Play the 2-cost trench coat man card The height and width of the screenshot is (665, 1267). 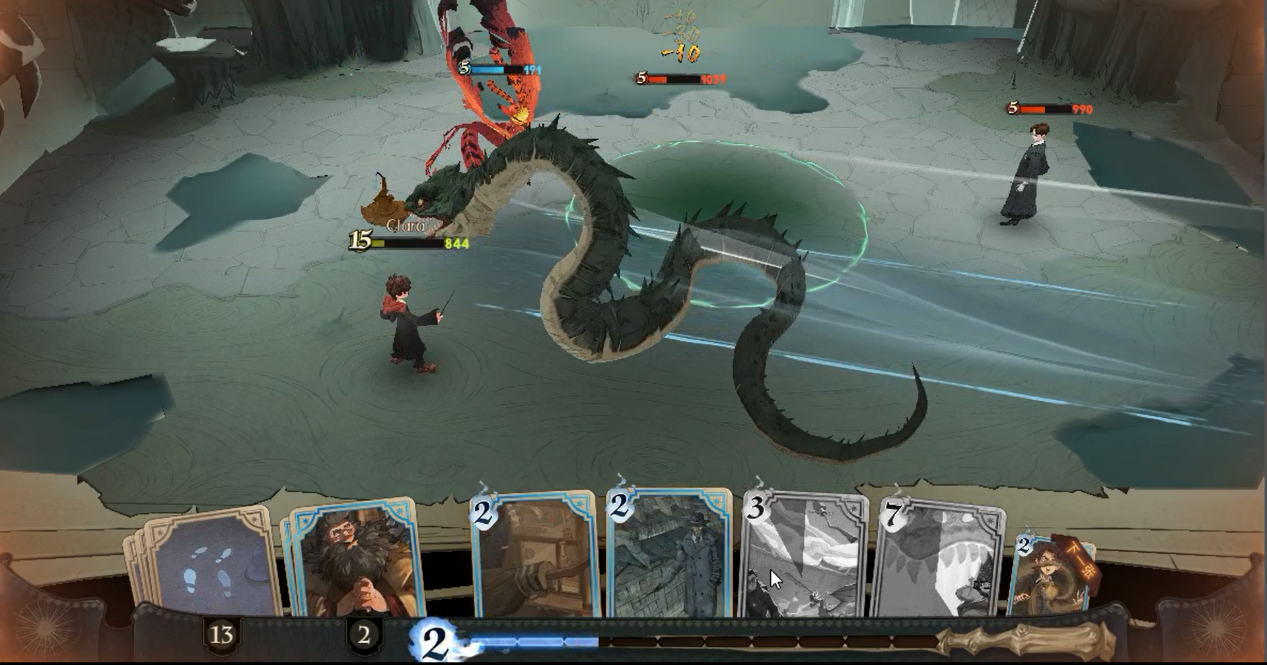[670, 555]
